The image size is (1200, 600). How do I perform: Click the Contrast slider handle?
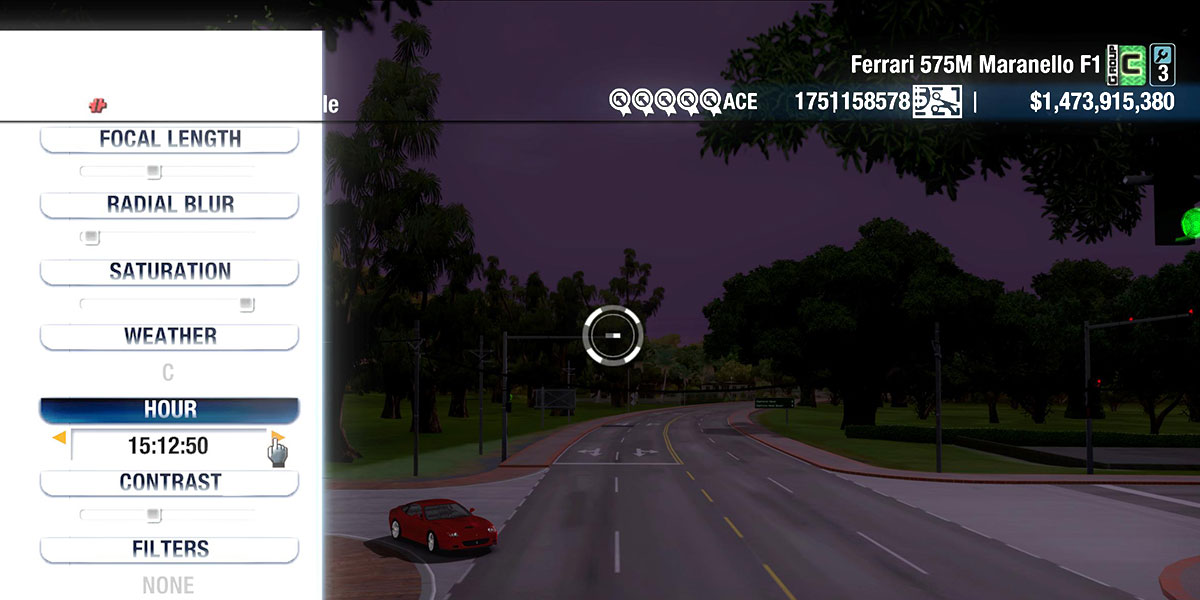153,515
